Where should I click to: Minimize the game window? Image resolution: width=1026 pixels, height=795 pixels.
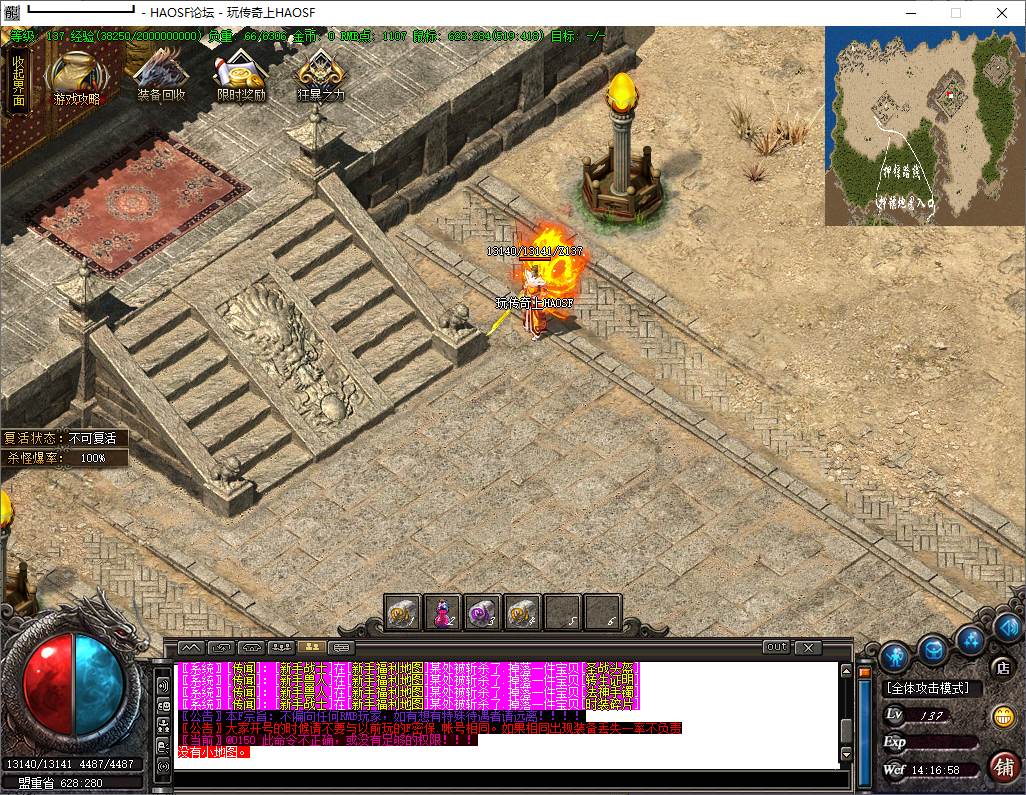click(x=910, y=13)
